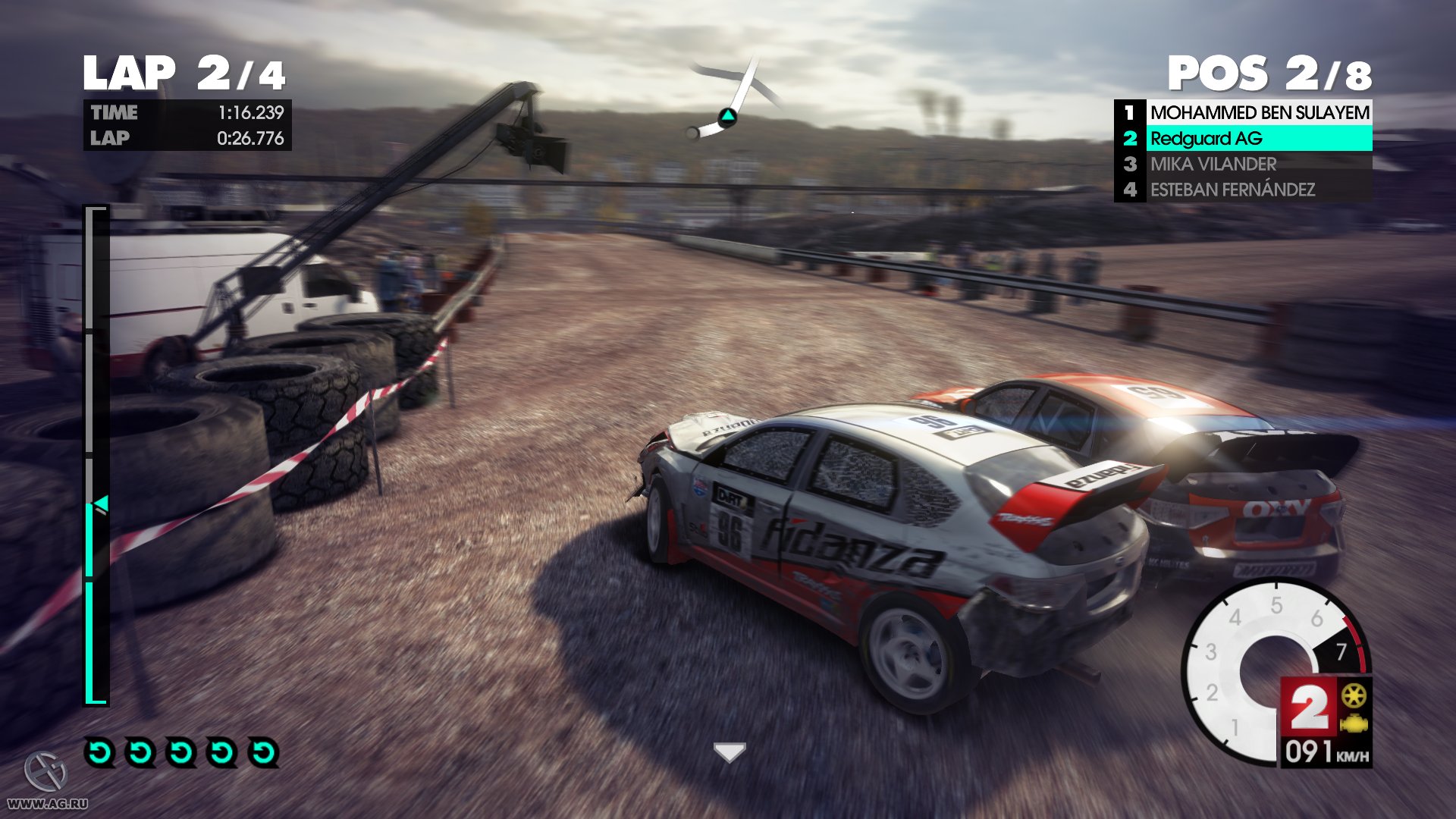Click the track minimap player marker
Screen dimensions: 1456x819
click(x=727, y=117)
